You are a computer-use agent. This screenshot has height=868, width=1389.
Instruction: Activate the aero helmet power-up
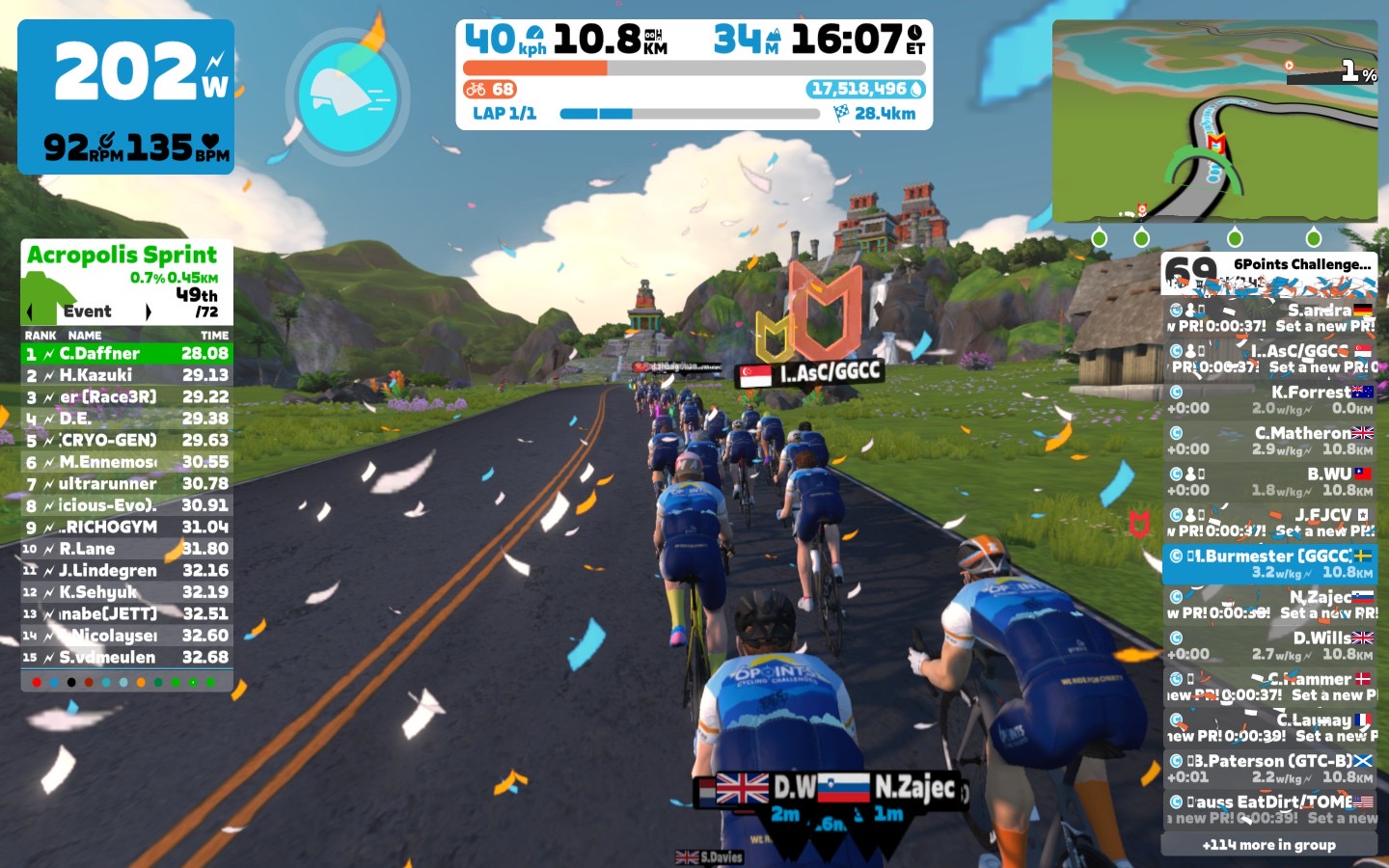[x=348, y=95]
